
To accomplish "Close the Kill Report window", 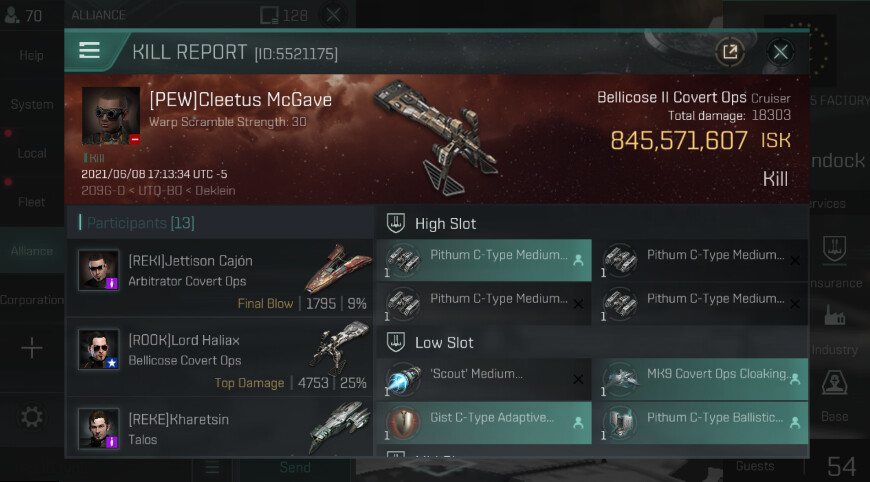I will tap(781, 52).
